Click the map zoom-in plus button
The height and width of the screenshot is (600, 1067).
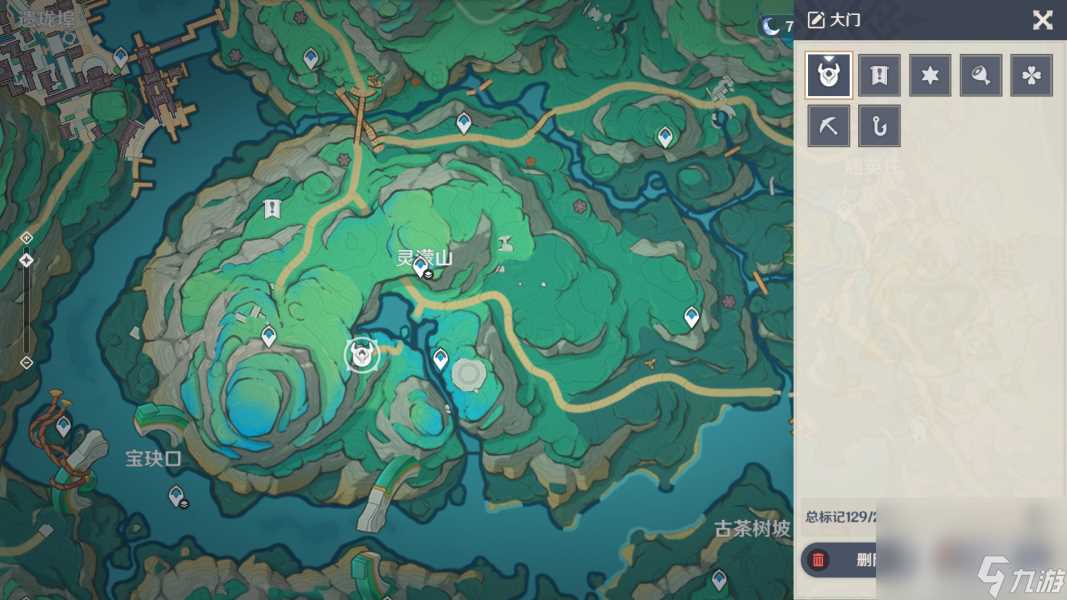click(x=27, y=238)
